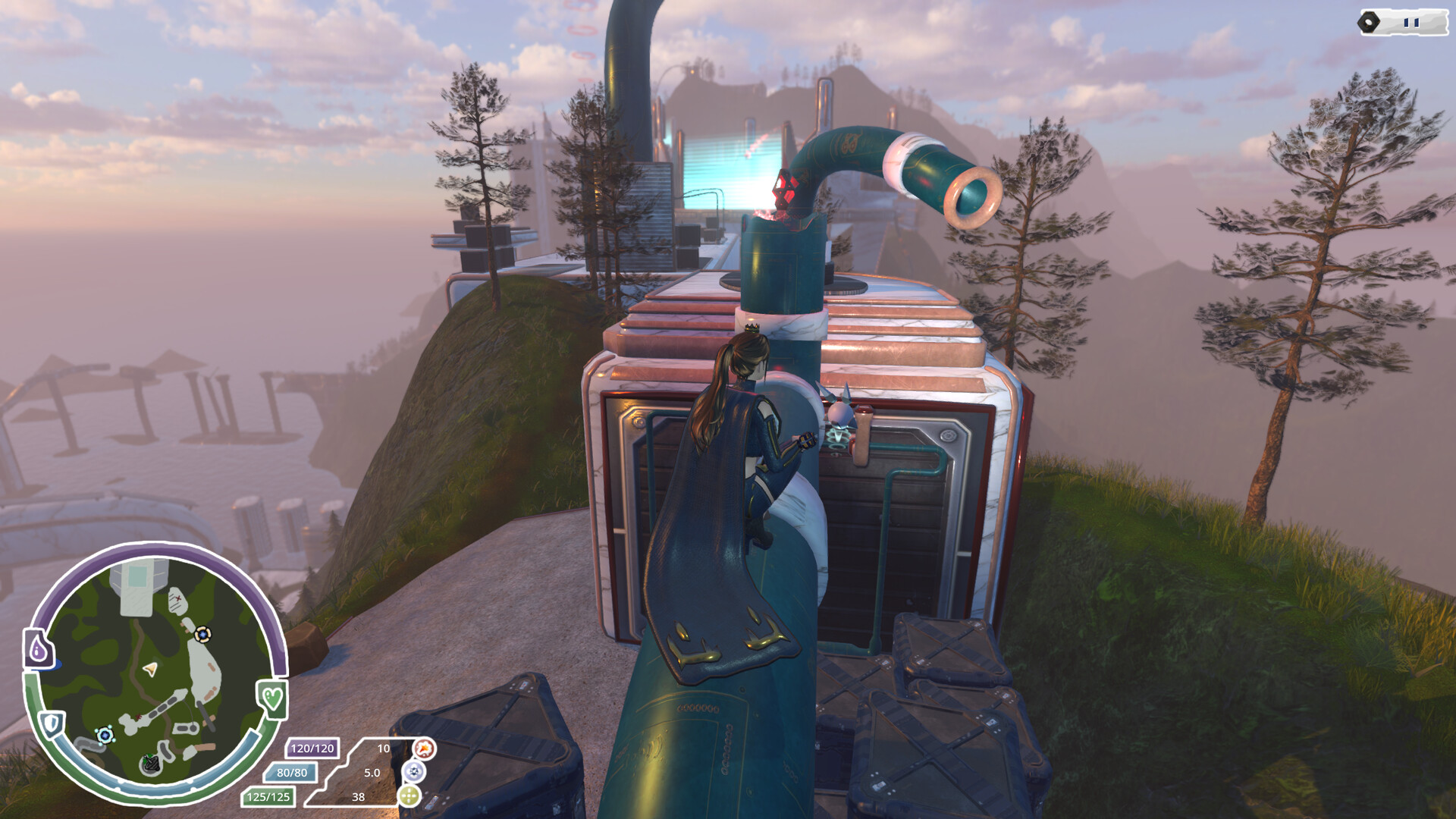Select the orange burst damage icon

tap(424, 748)
